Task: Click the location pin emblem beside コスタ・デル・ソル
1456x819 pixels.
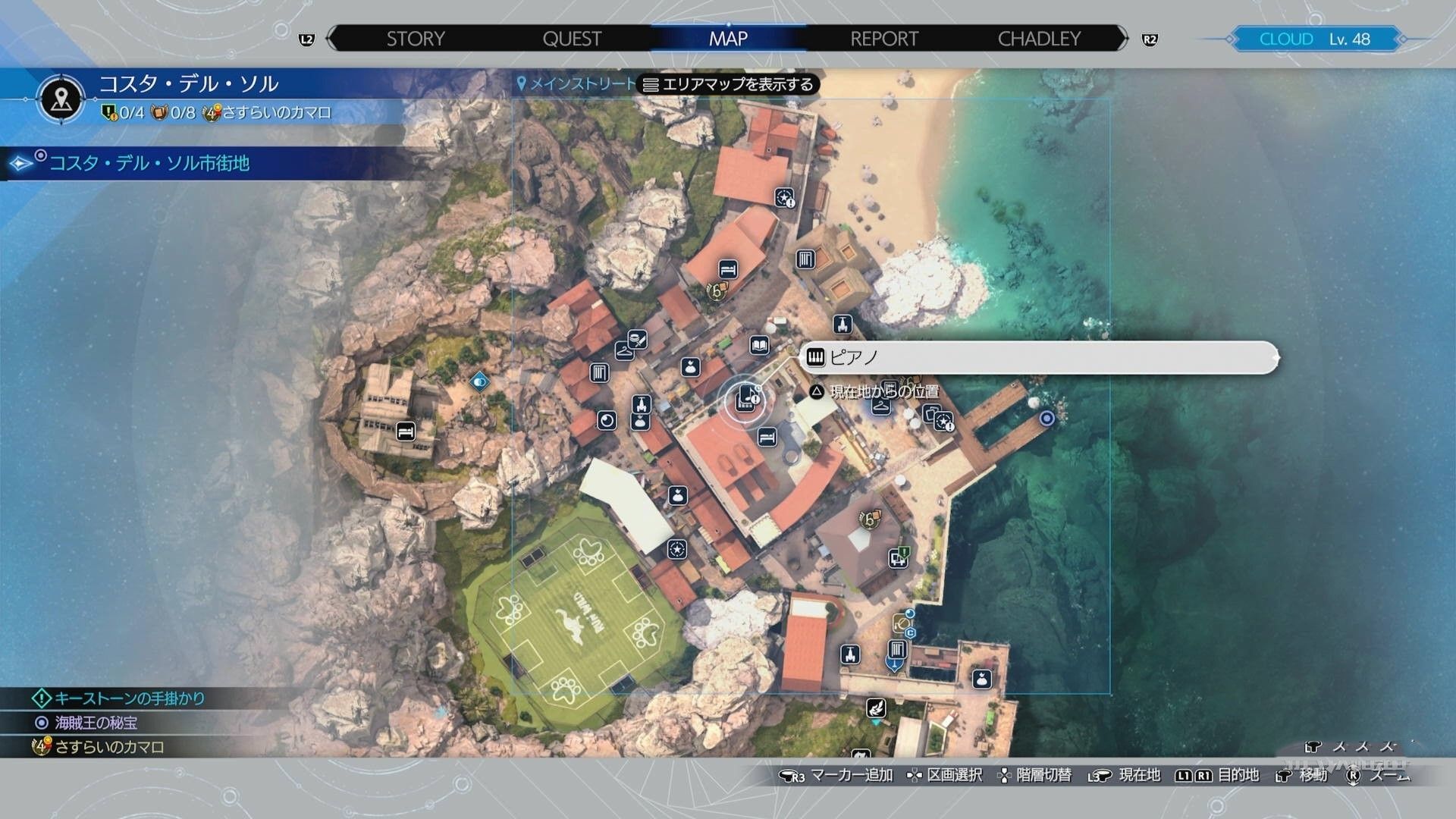Action: pyautogui.click(x=61, y=98)
